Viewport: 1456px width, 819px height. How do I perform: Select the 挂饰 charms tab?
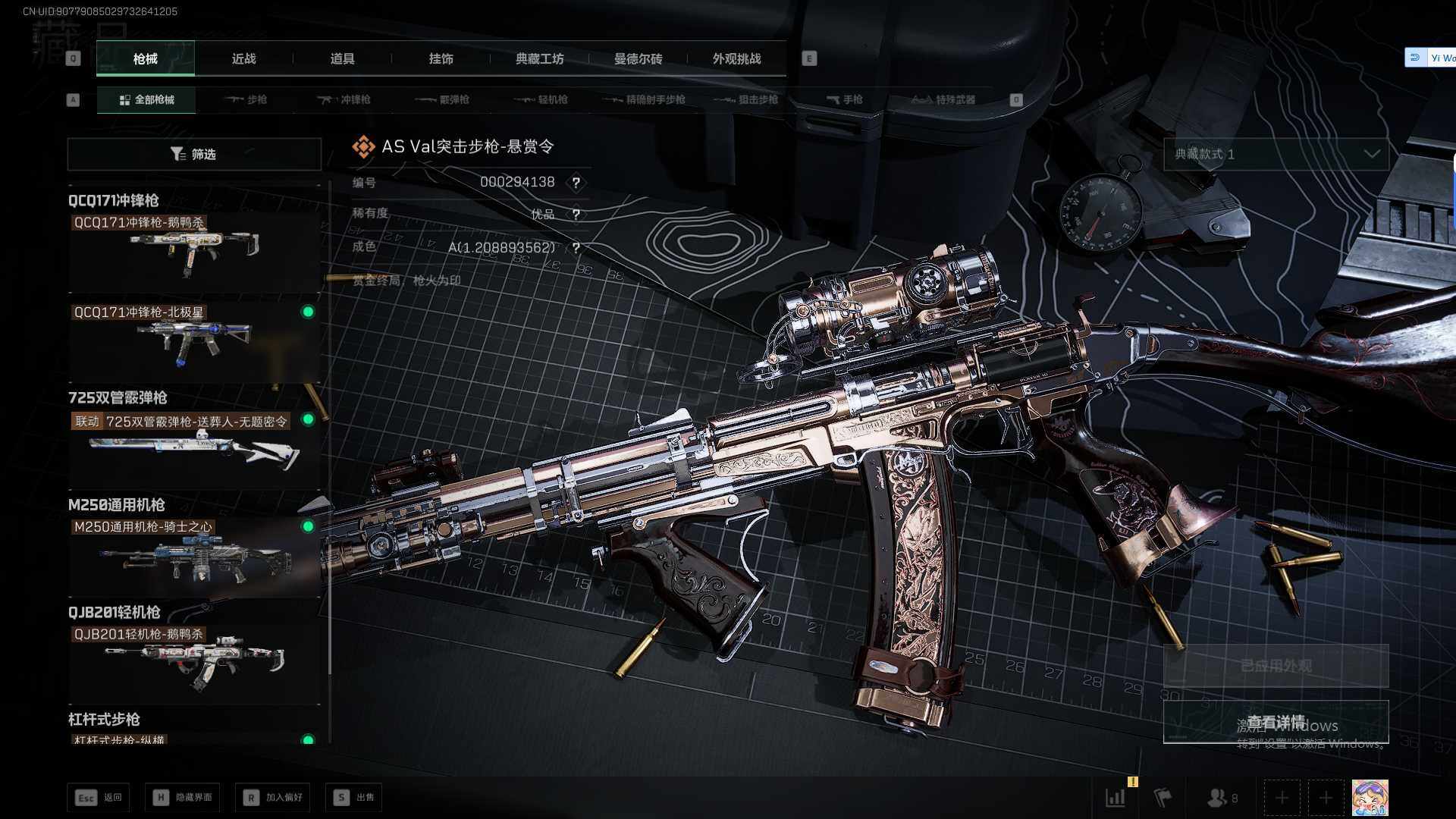pos(441,58)
